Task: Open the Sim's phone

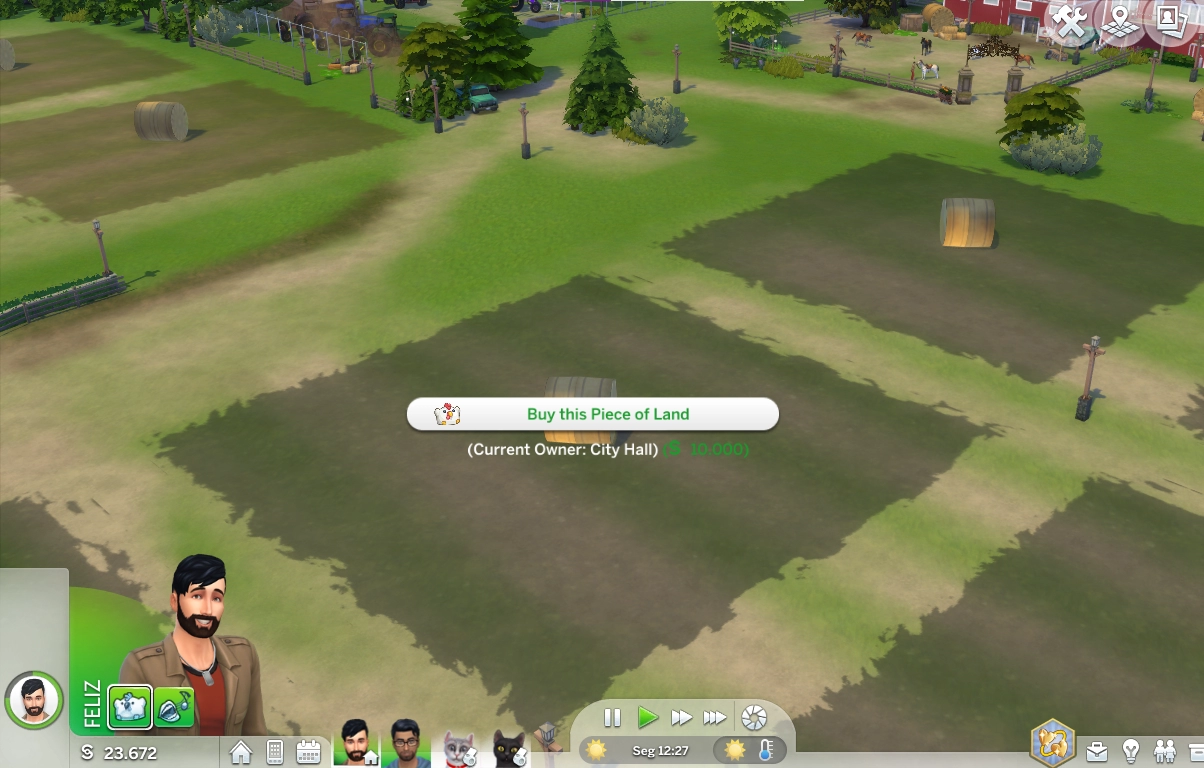Action: [275, 752]
